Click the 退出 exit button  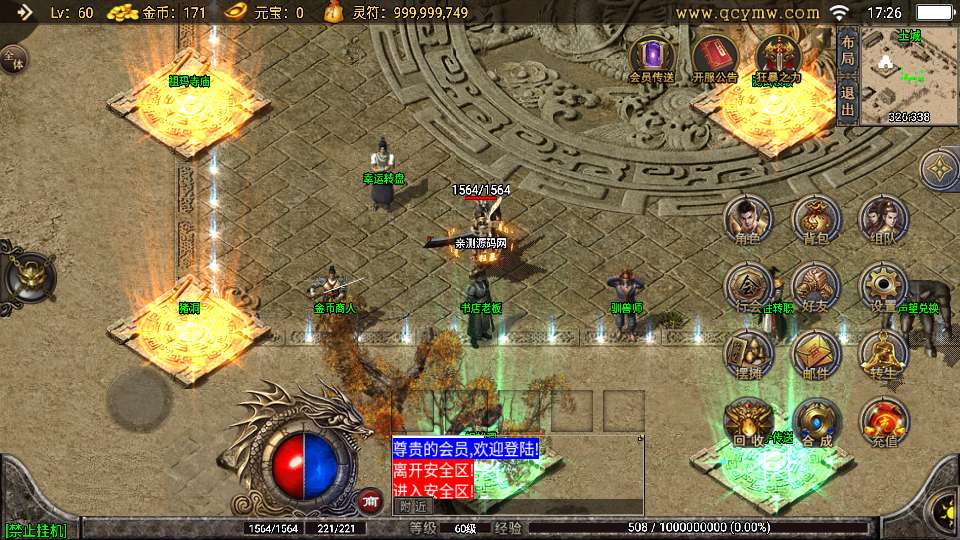[x=848, y=99]
